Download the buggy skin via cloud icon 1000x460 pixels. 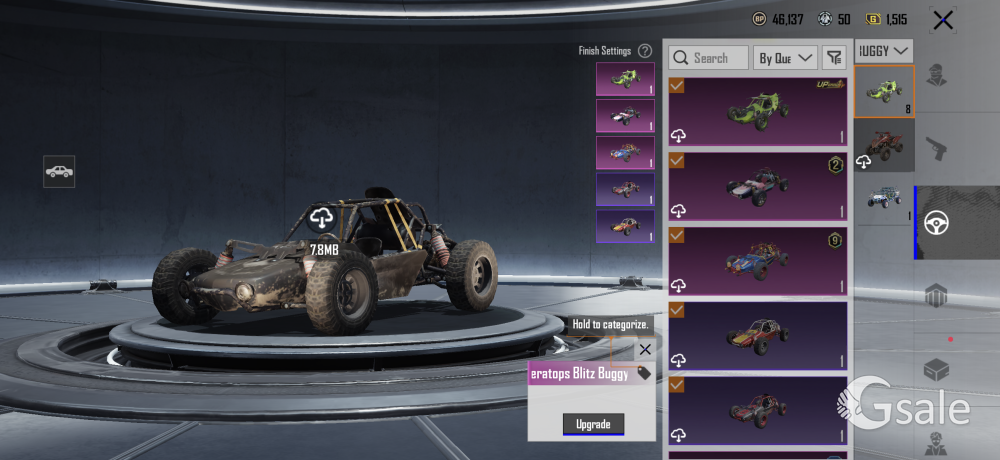pyautogui.click(x=321, y=217)
